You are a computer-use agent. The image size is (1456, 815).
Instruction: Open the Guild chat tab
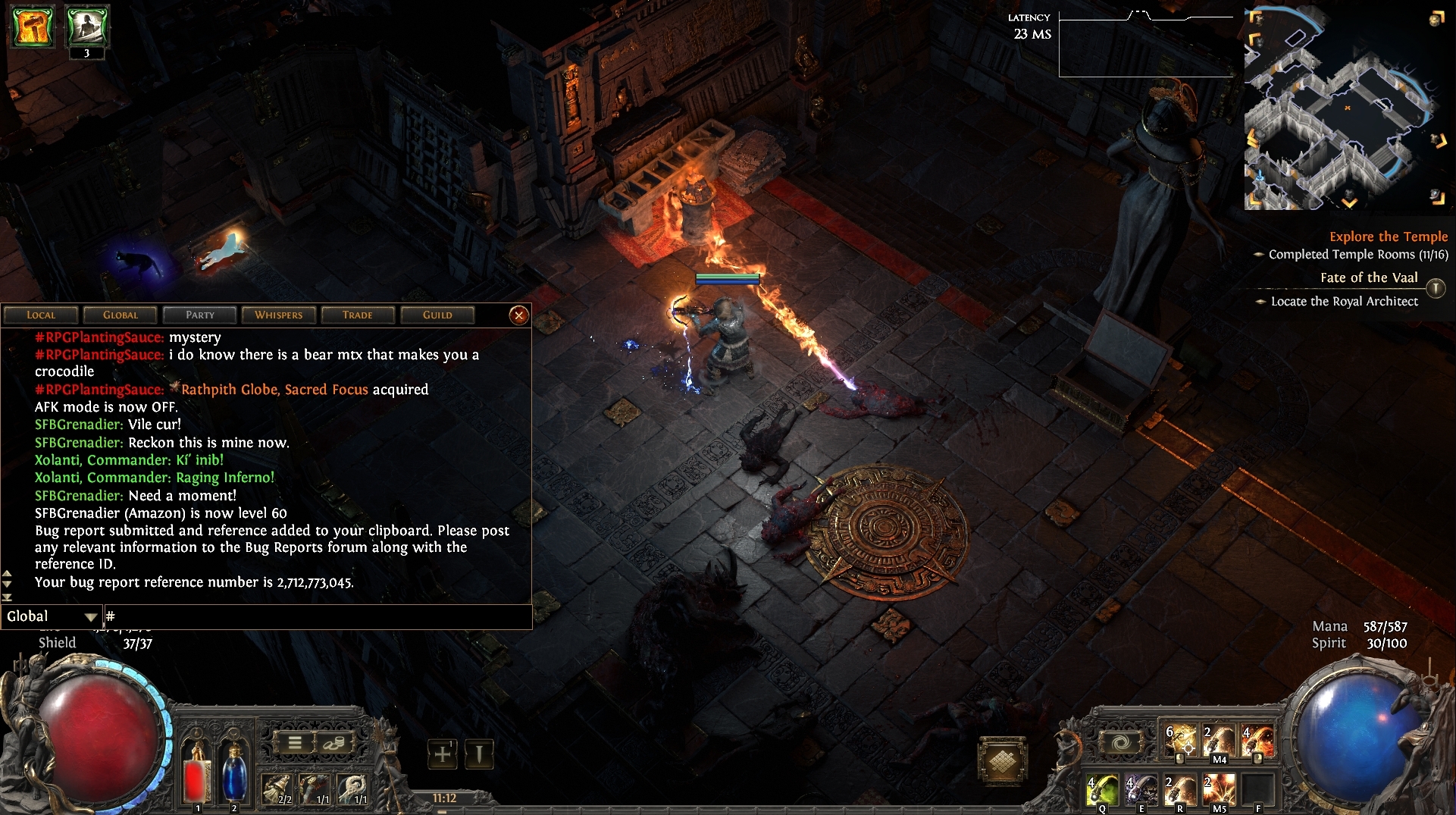point(437,315)
